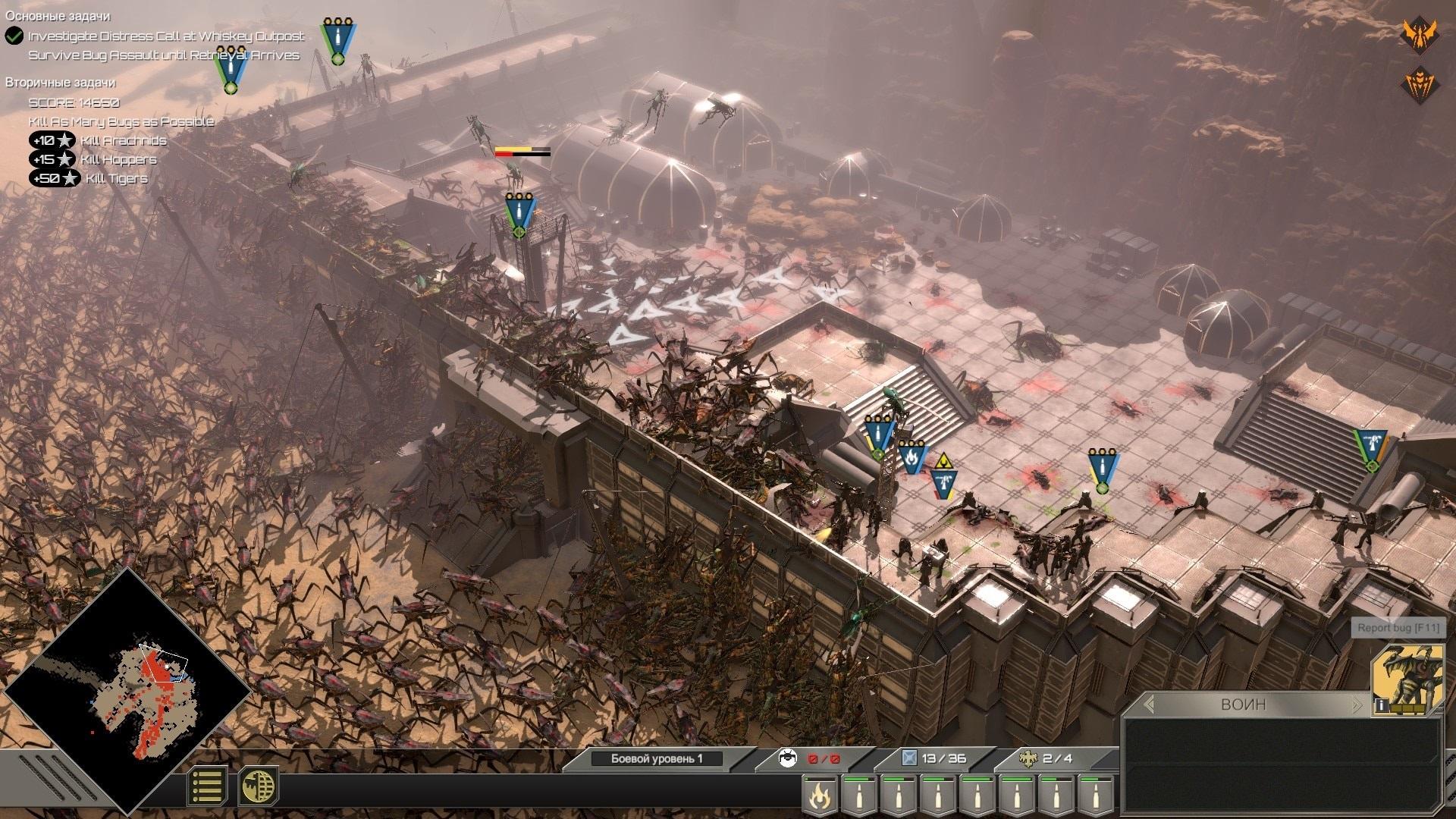Click the warrior bug portrait
The width and height of the screenshot is (1456, 819).
point(1407,679)
